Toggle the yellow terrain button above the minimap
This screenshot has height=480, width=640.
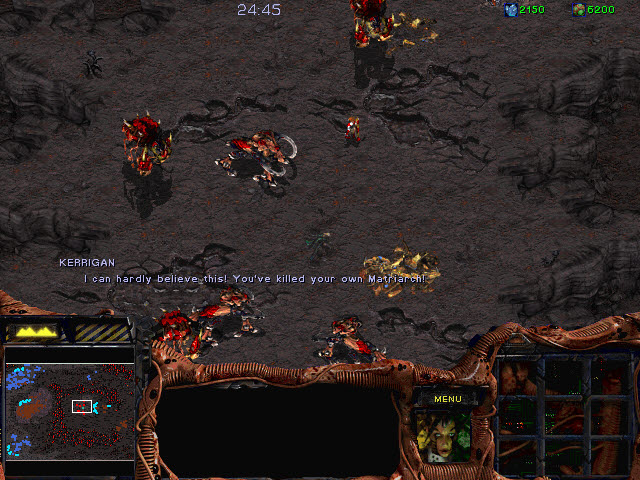(x=34, y=330)
